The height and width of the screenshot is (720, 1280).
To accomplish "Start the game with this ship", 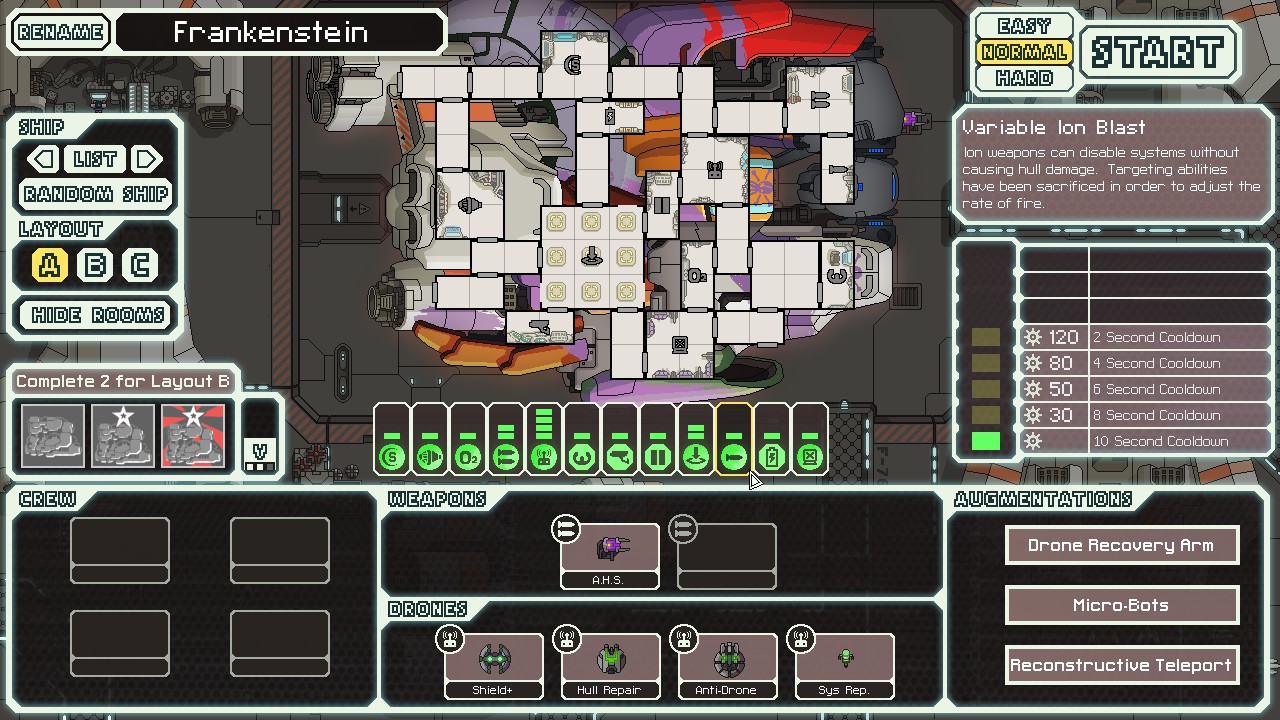I will pos(1158,52).
